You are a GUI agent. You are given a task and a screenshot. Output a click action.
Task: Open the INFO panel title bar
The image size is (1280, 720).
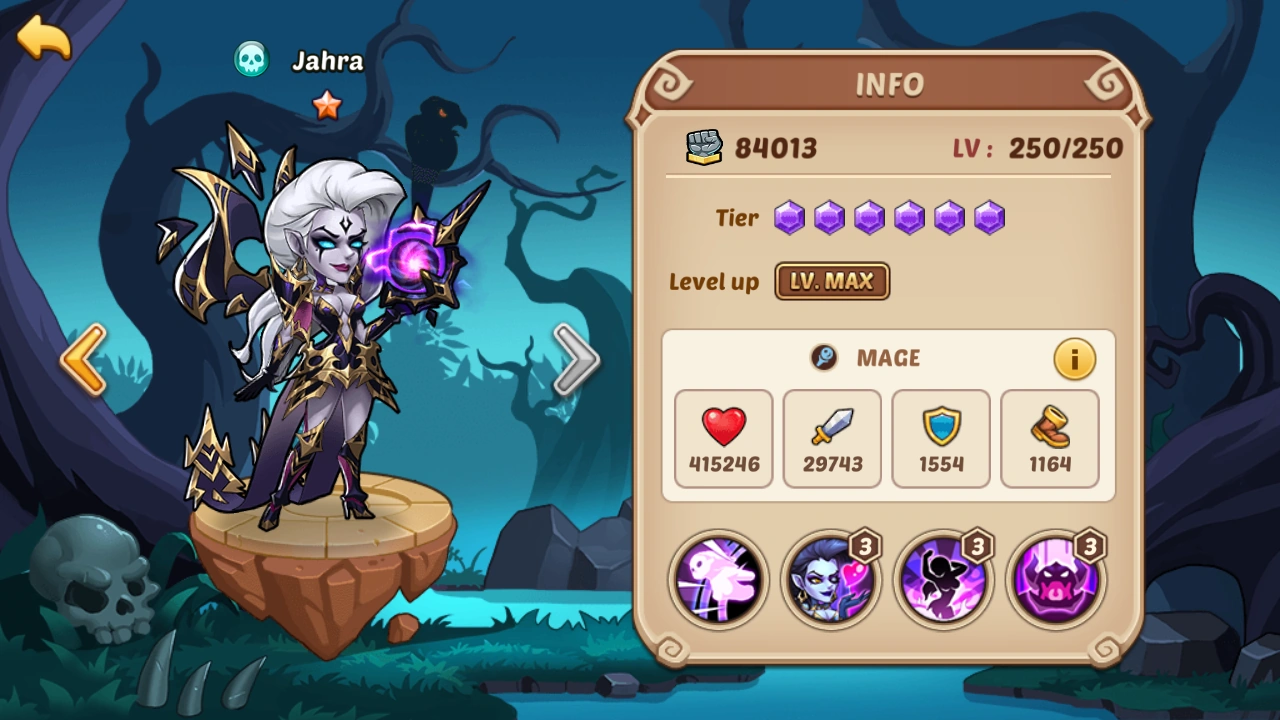(888, 84)
